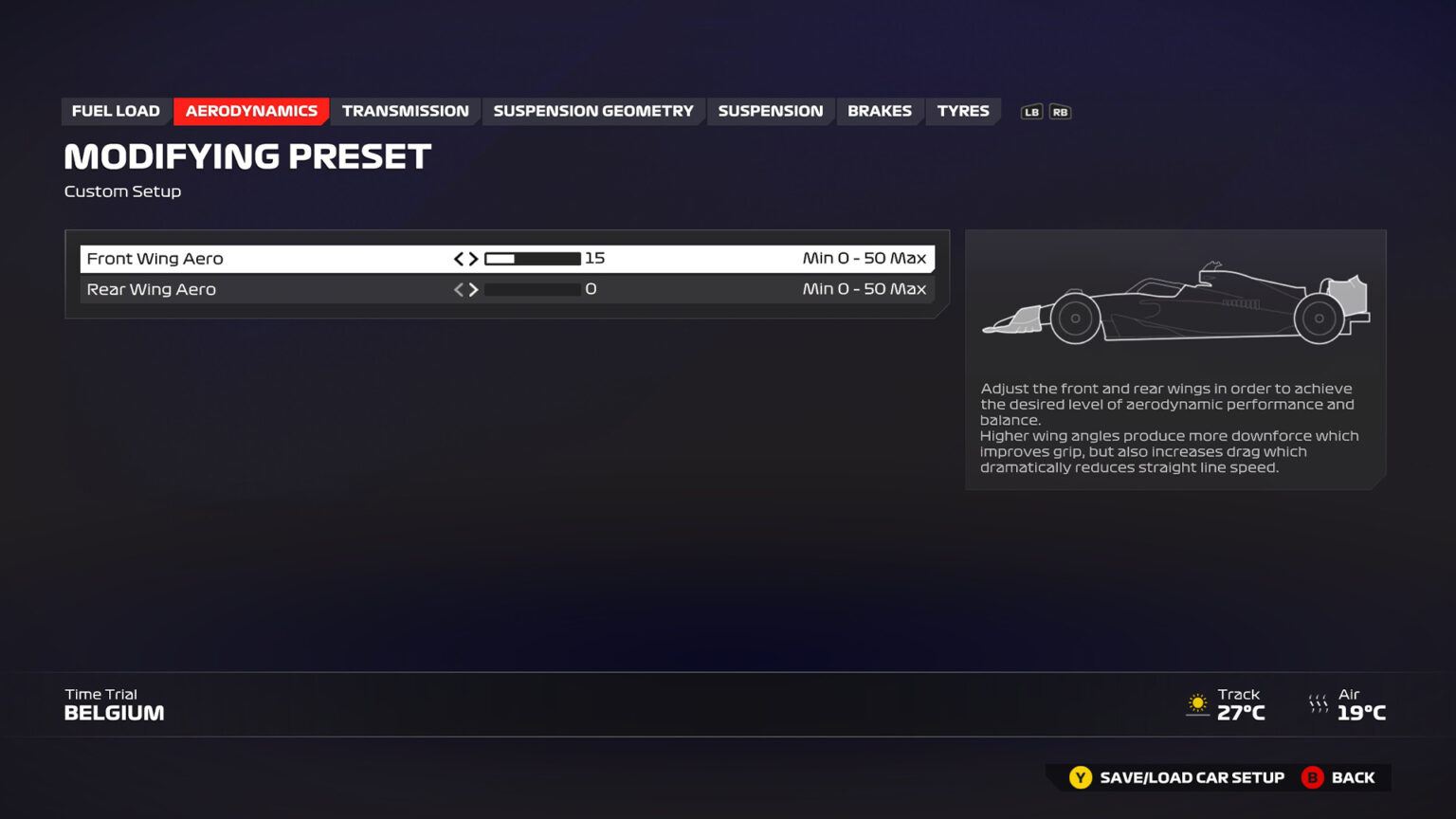Viewport: 1456px width, 819px height.
Task: Switch to the Aerodynamics tab
Action: pos(251,111)
